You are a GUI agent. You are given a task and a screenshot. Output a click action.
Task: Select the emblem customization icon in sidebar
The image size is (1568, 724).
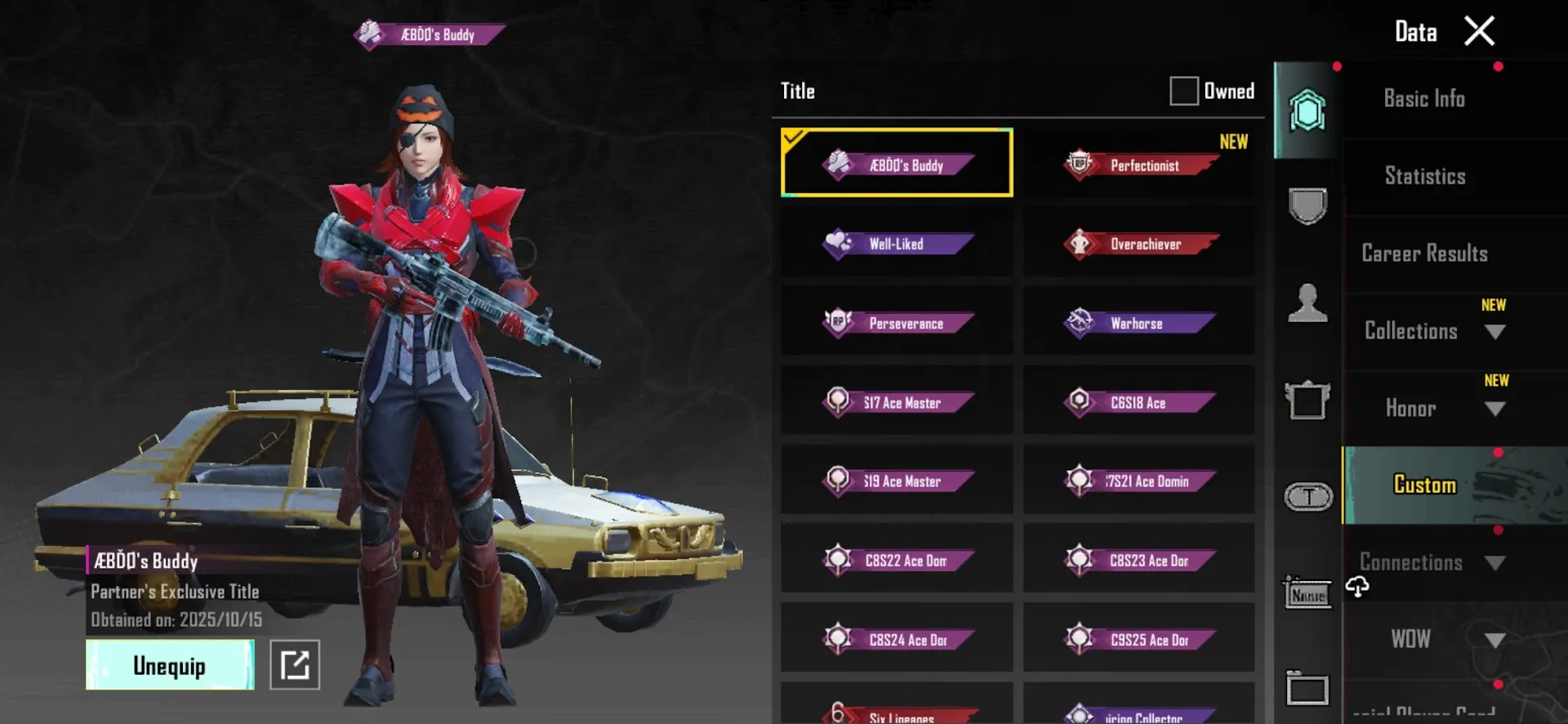point(1307,111)
